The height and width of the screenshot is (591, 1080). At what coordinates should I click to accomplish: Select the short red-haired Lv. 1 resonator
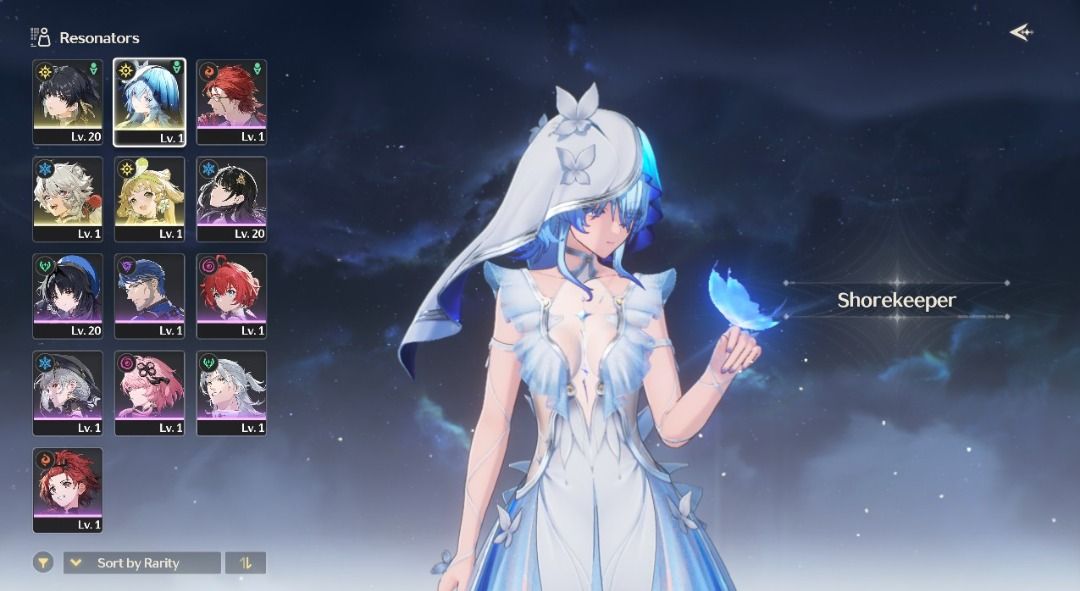231,294
